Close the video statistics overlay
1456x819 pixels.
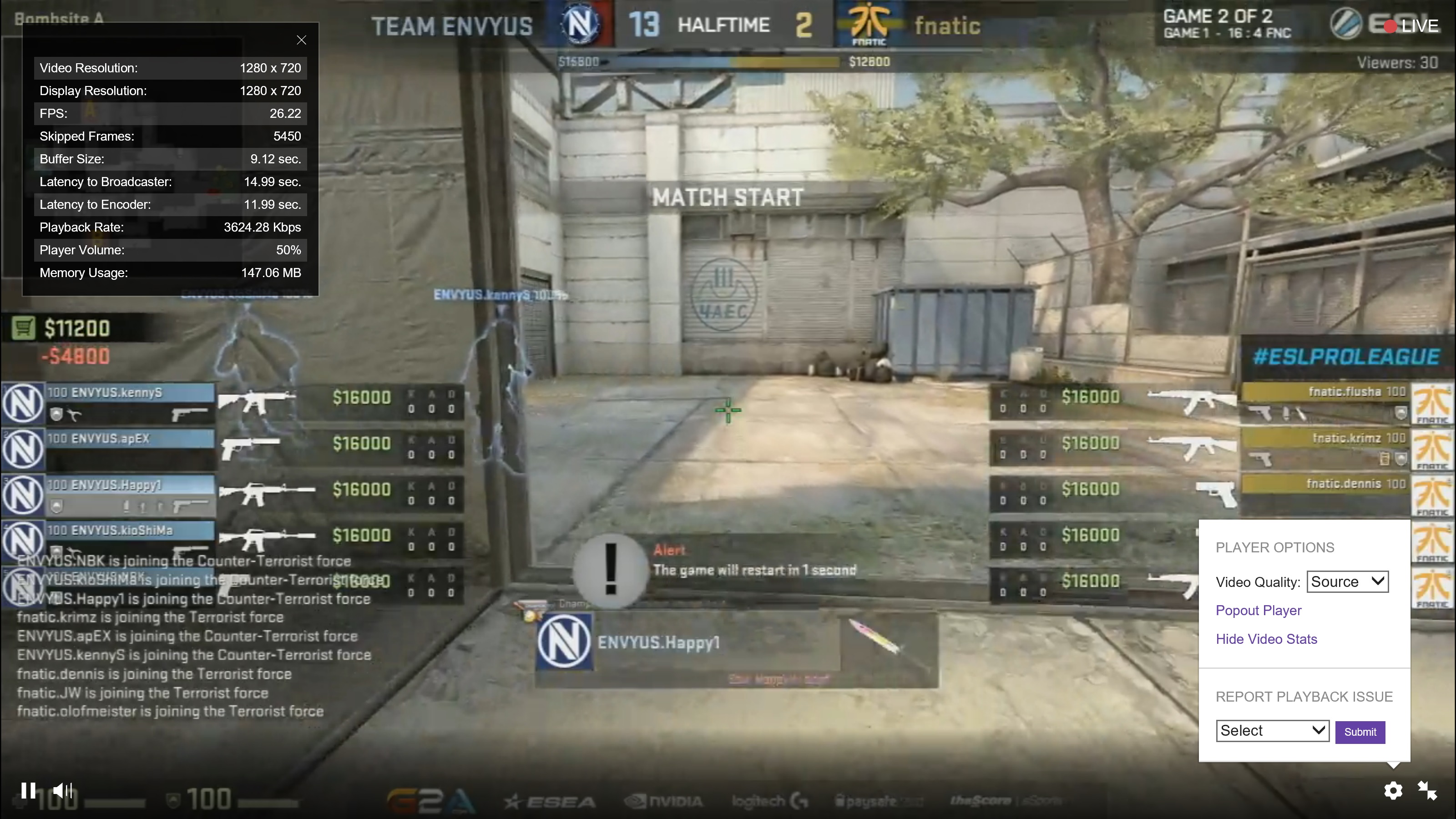301,40
